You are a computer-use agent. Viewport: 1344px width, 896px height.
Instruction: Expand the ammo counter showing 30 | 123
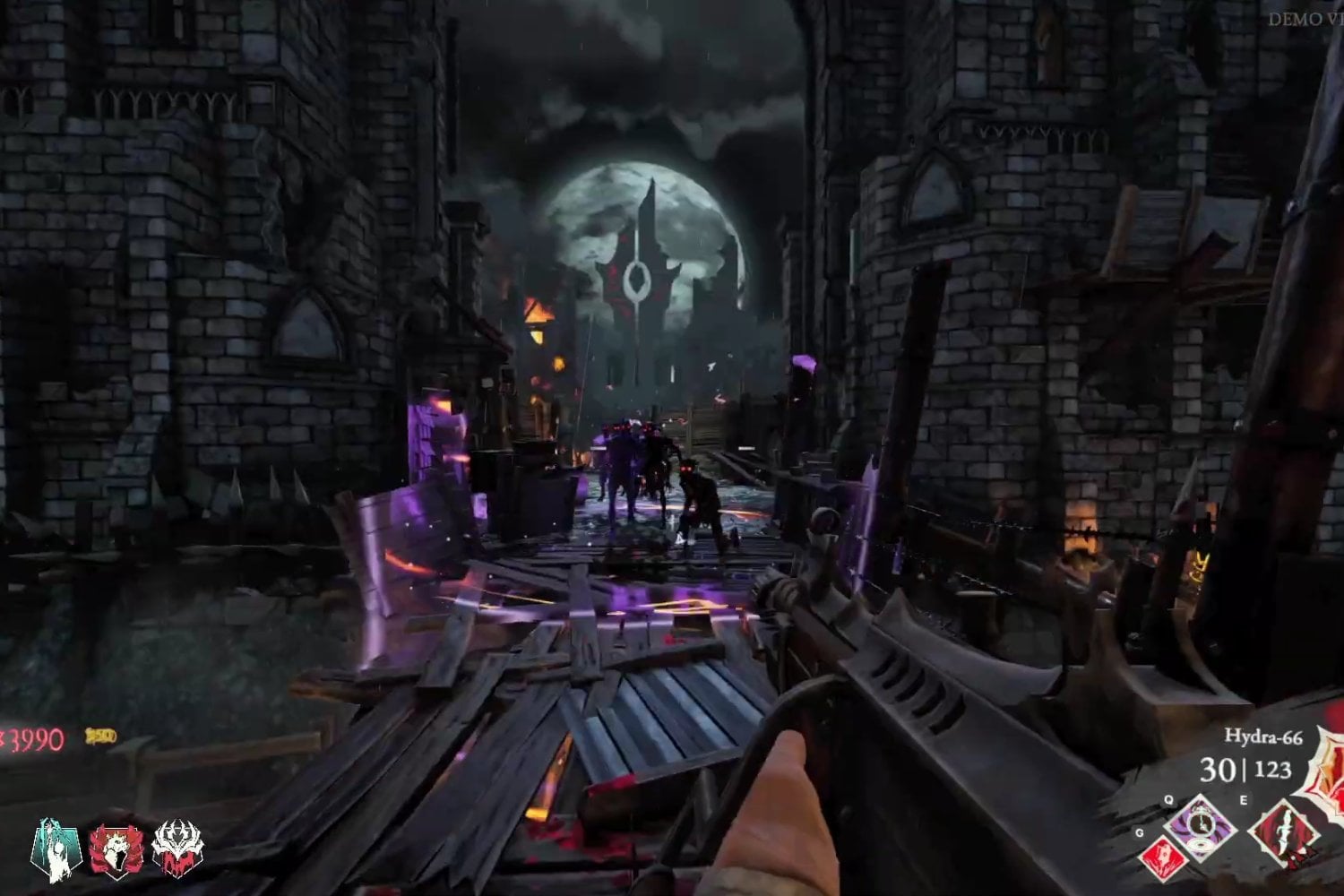(x=1246, y=769)
